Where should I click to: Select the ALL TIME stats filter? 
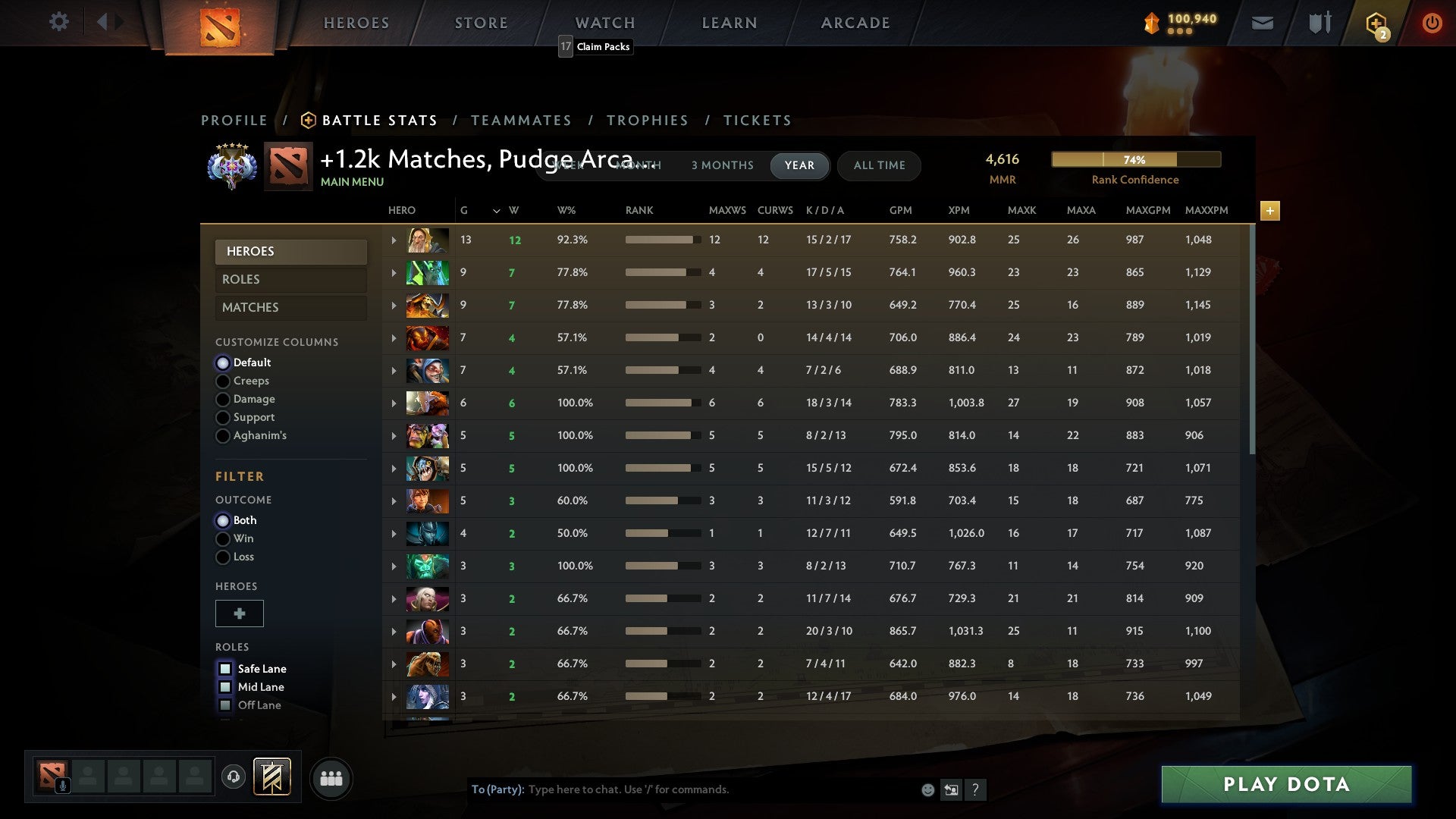(x=879, y=165)
